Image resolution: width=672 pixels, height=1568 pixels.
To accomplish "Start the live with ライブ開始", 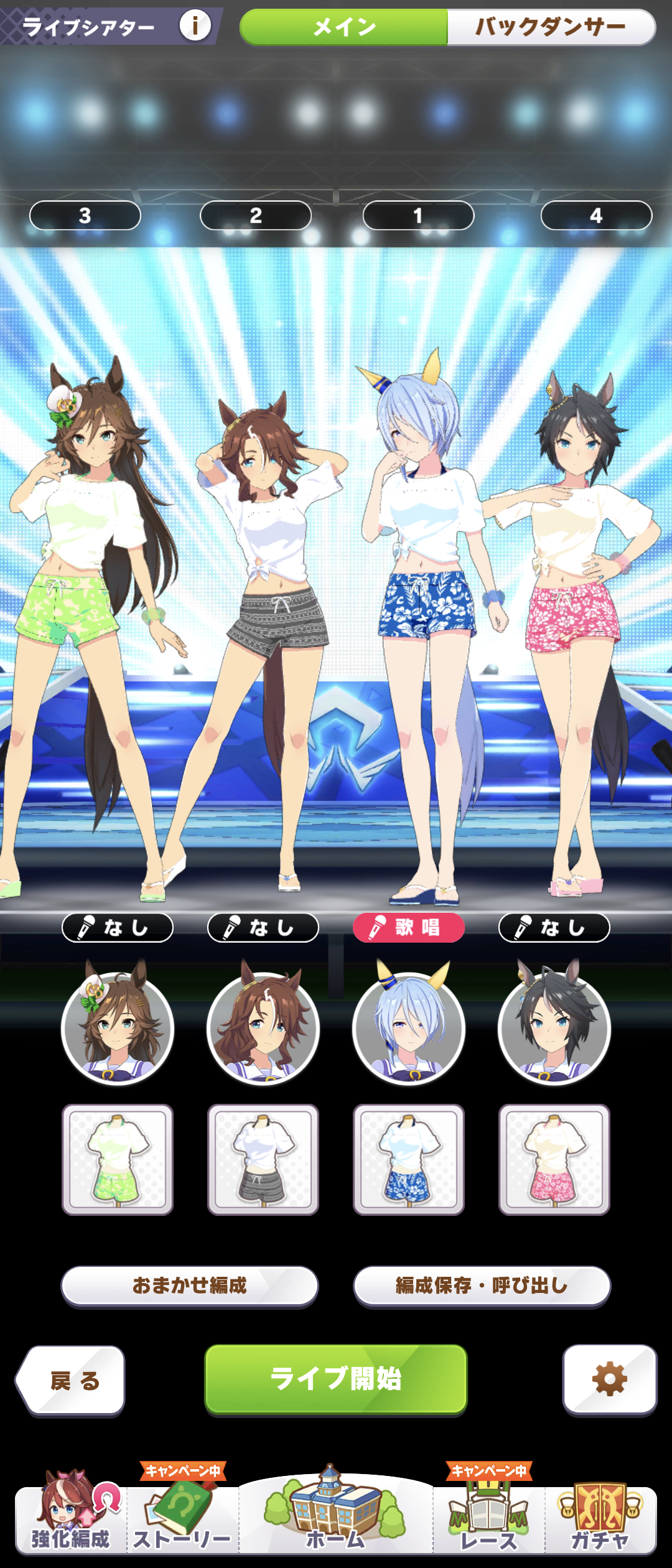I will (336, 1378).
